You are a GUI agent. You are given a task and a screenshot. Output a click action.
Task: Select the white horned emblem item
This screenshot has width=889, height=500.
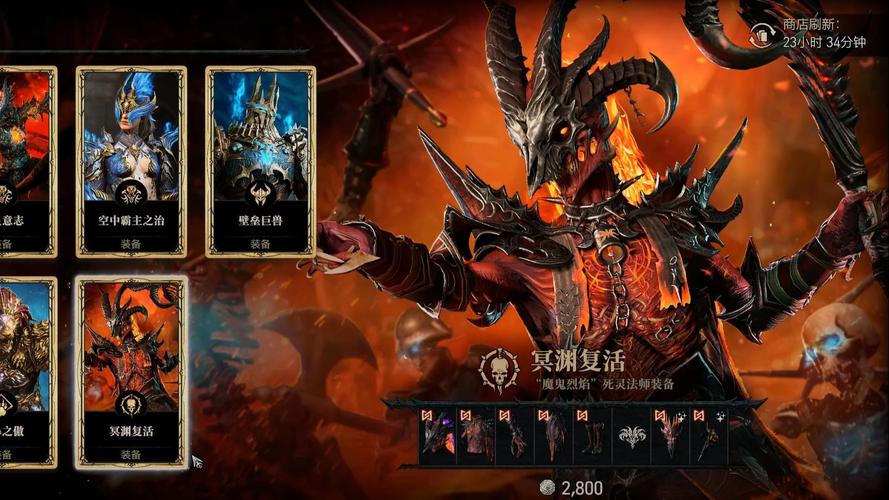[x=632, y=436]
